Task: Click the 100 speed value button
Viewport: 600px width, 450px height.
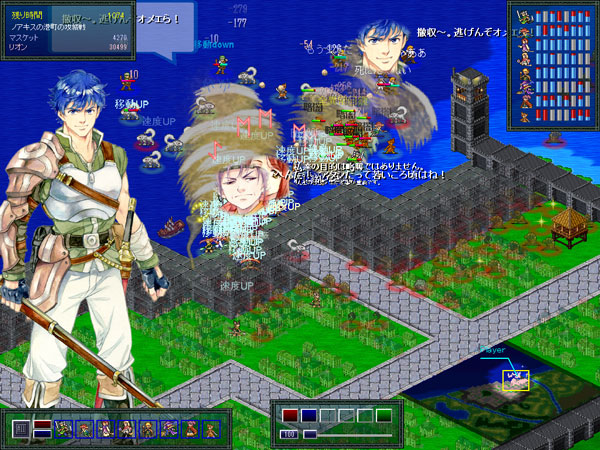Action: [x=289, y=435]
